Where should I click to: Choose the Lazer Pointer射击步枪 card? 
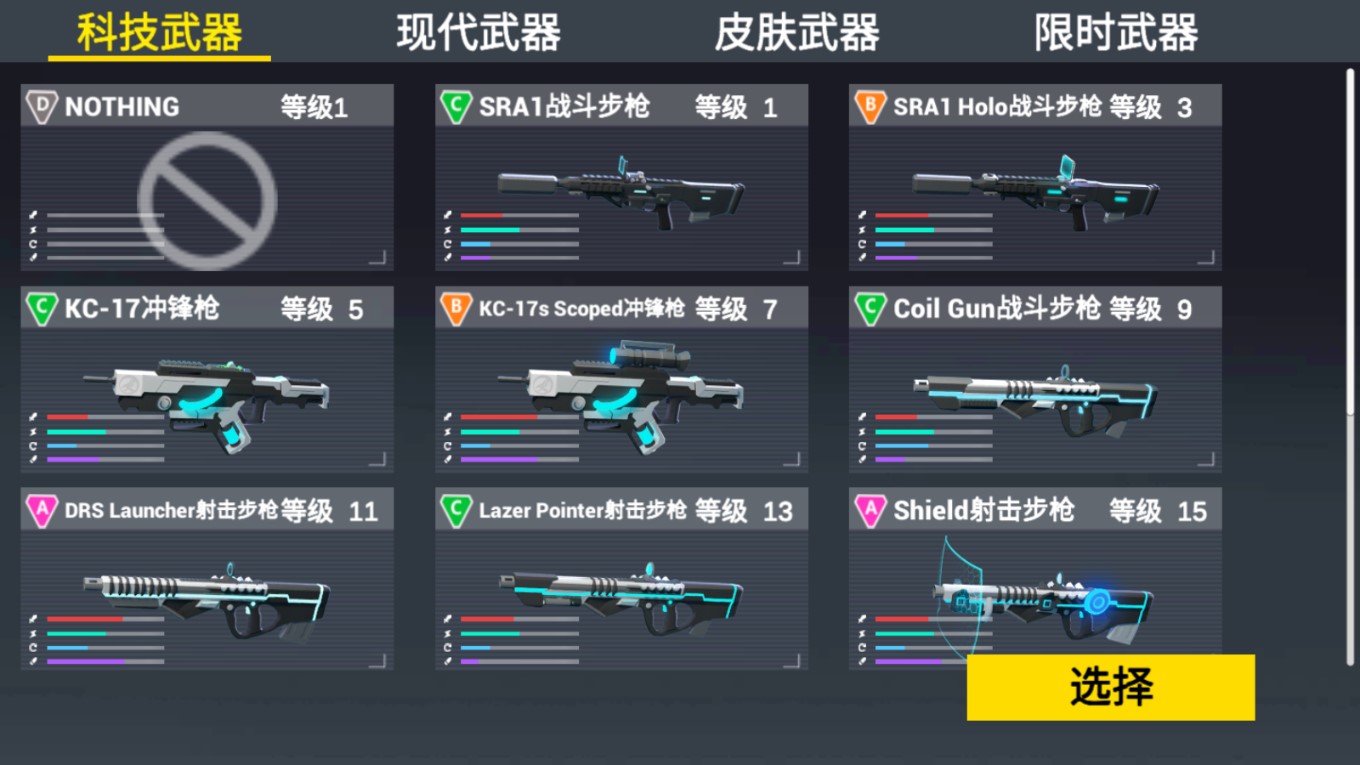click(621, 580)
